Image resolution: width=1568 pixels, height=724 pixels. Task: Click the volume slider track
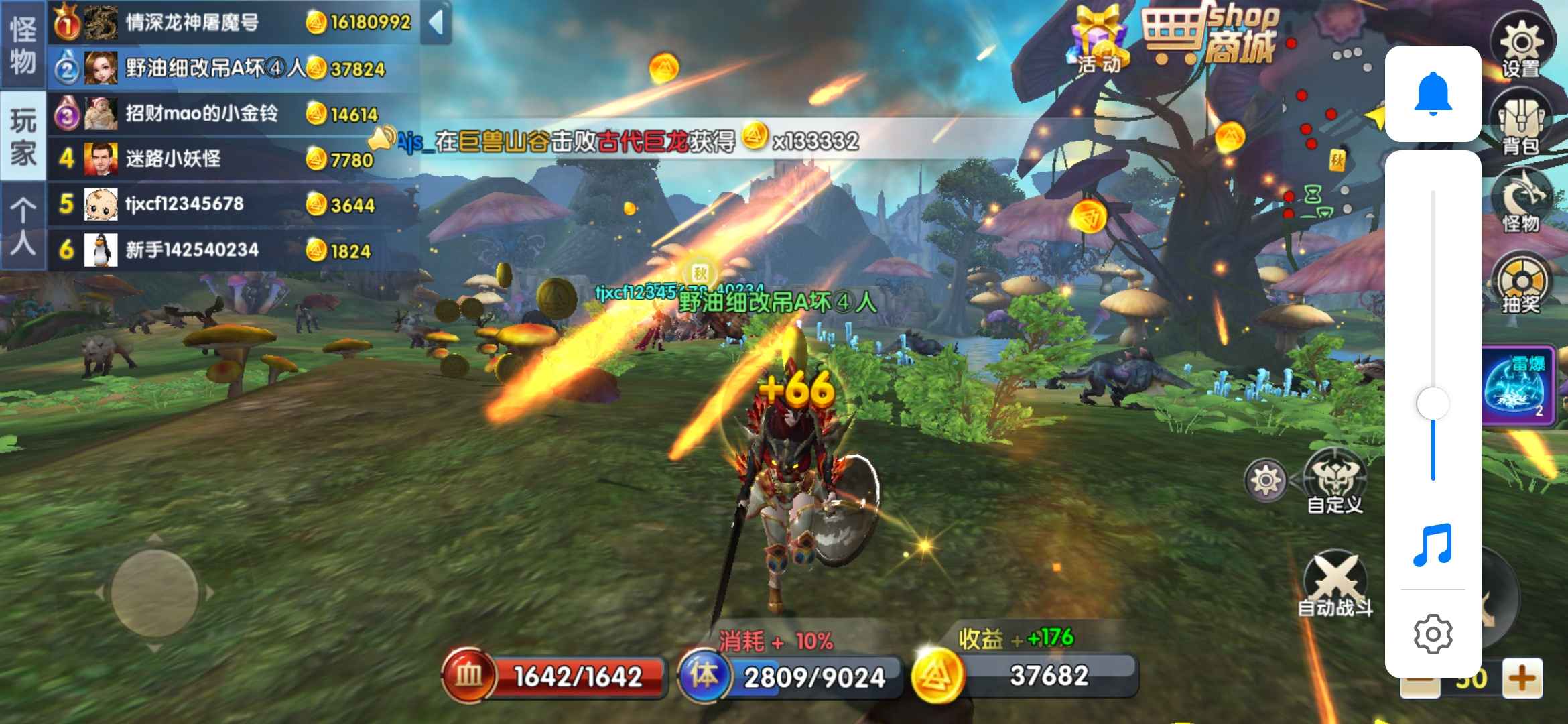[x=1433, y=302]
